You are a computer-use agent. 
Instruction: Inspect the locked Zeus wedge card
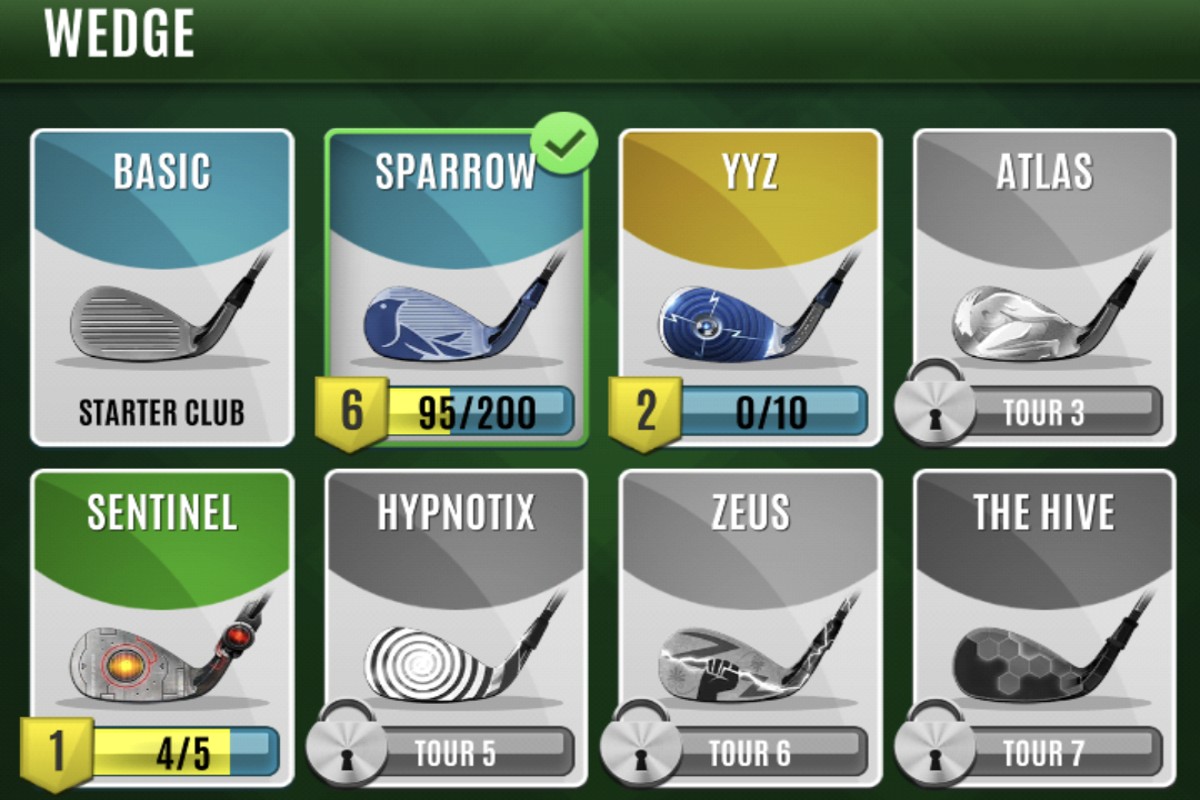[x=750, y=628]
